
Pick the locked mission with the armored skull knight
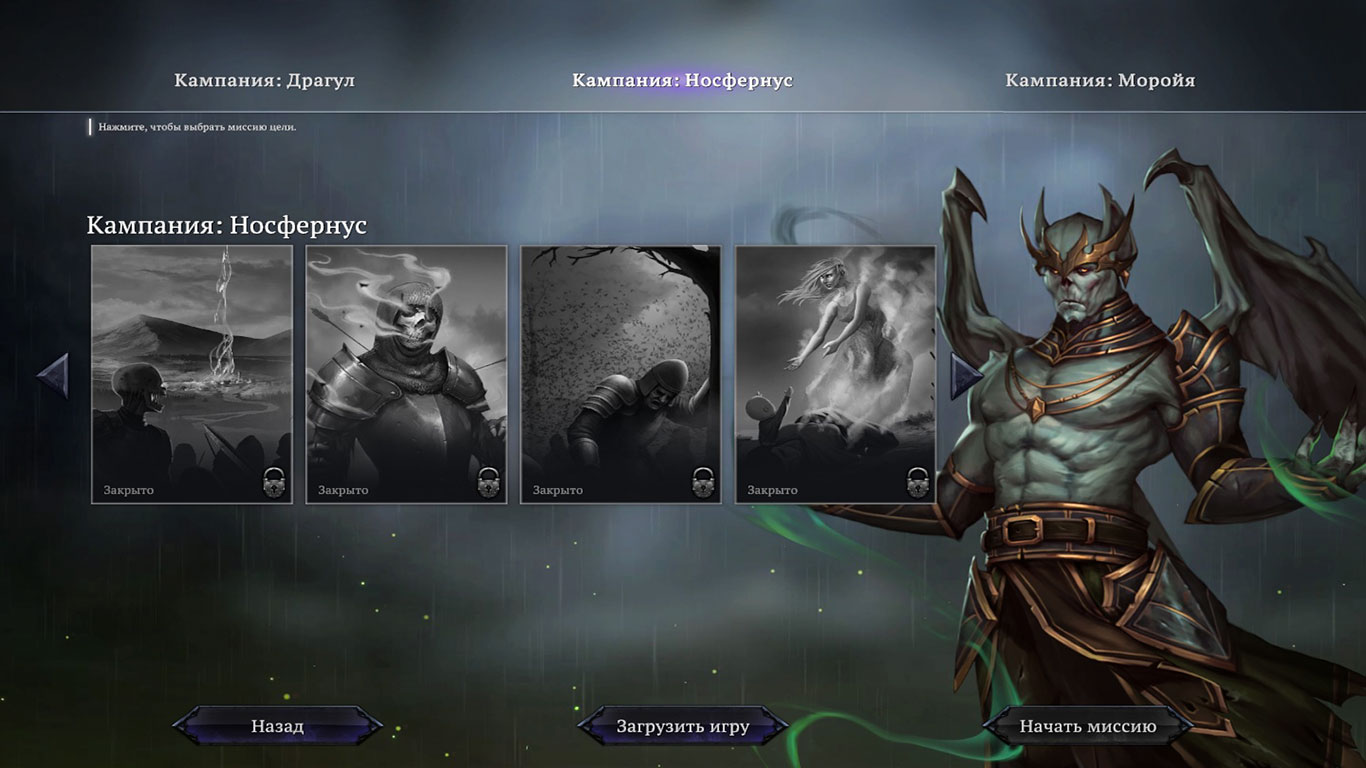406,374
